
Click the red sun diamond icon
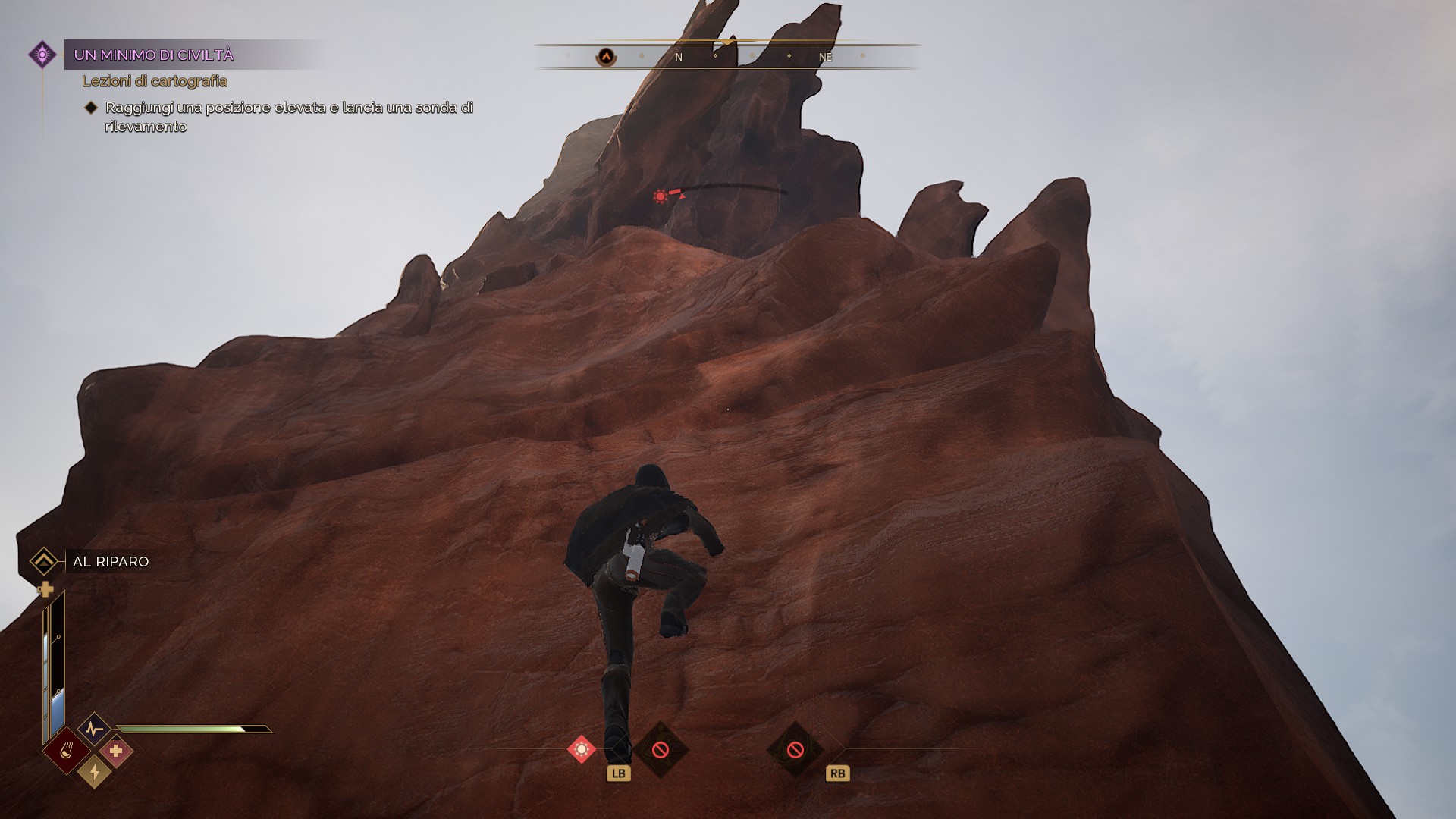click(x=582, y=749)
